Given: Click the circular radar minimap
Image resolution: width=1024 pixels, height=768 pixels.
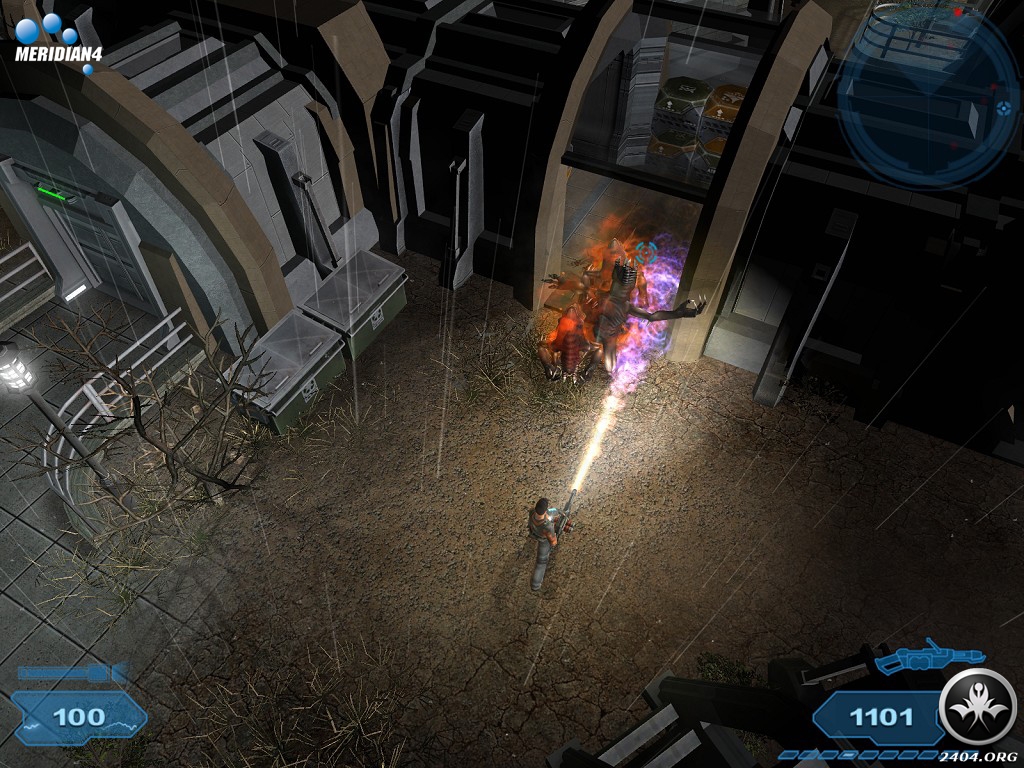Looking at the screenshot, I should click(928, 97).
